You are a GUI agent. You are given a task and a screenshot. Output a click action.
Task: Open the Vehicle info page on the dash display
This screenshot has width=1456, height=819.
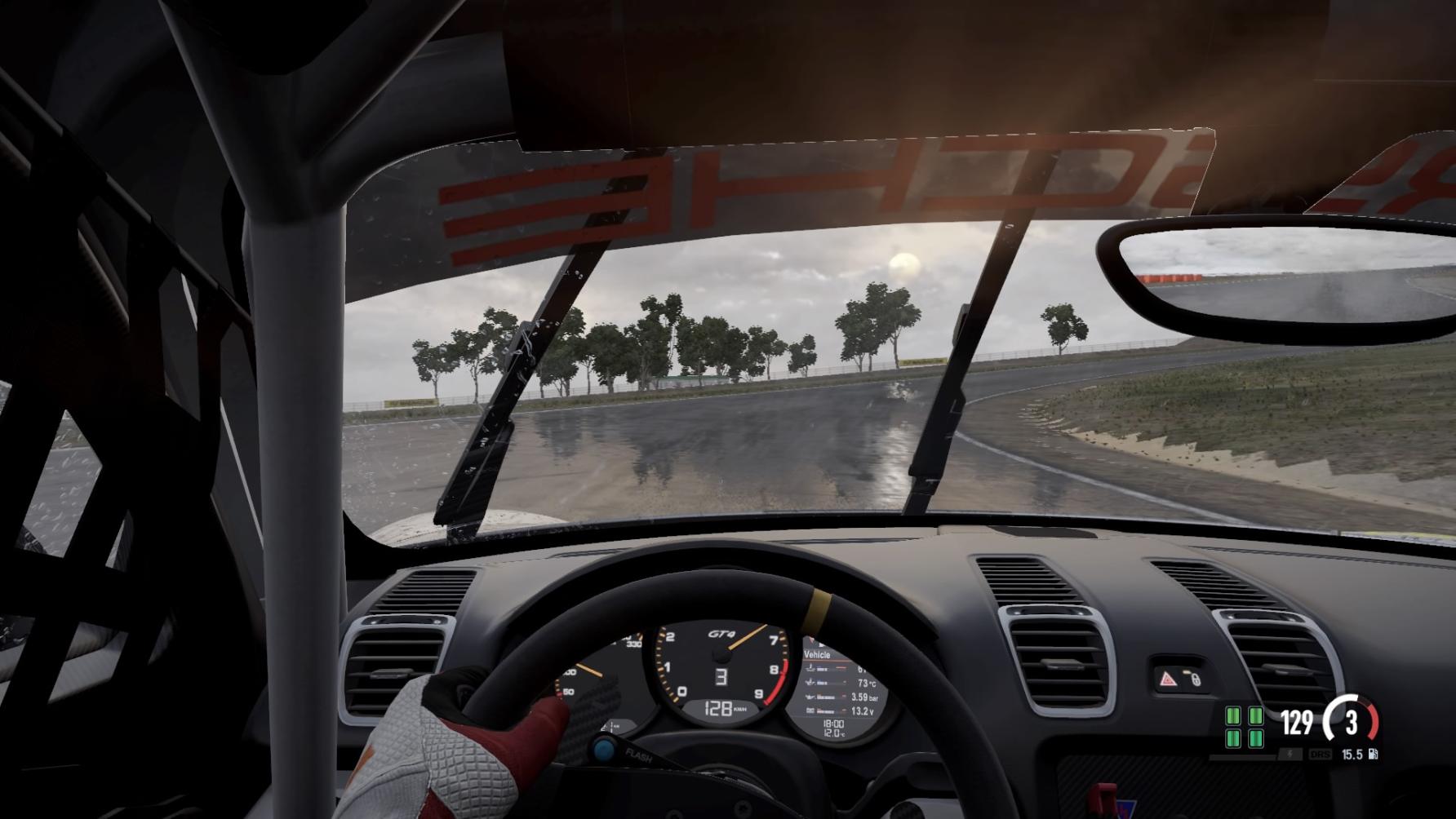[x=818, y=654]
